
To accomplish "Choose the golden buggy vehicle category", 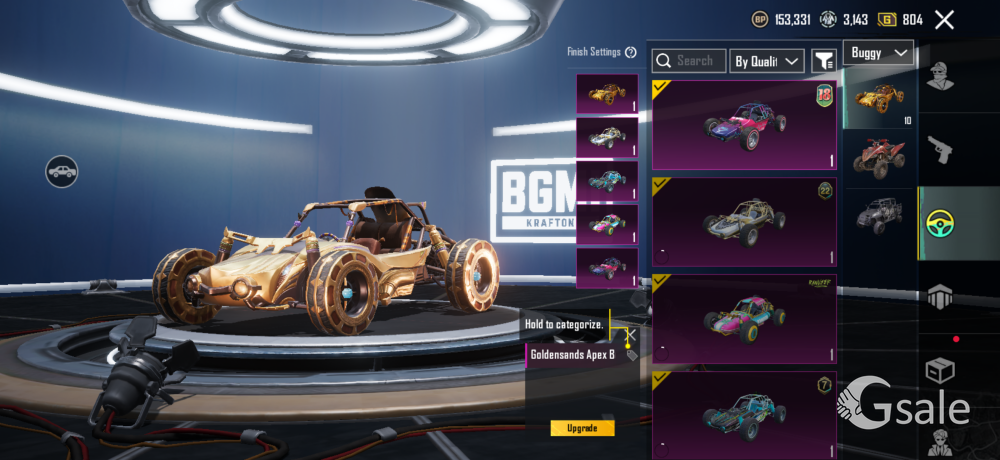I will coord(880,99).
